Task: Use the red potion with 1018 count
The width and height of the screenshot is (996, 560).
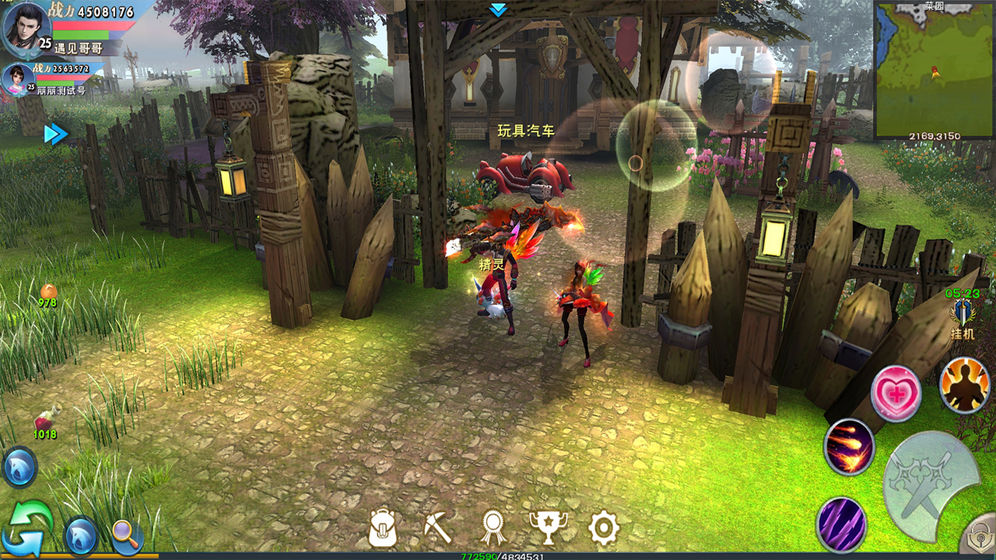Action: point(46,420)
